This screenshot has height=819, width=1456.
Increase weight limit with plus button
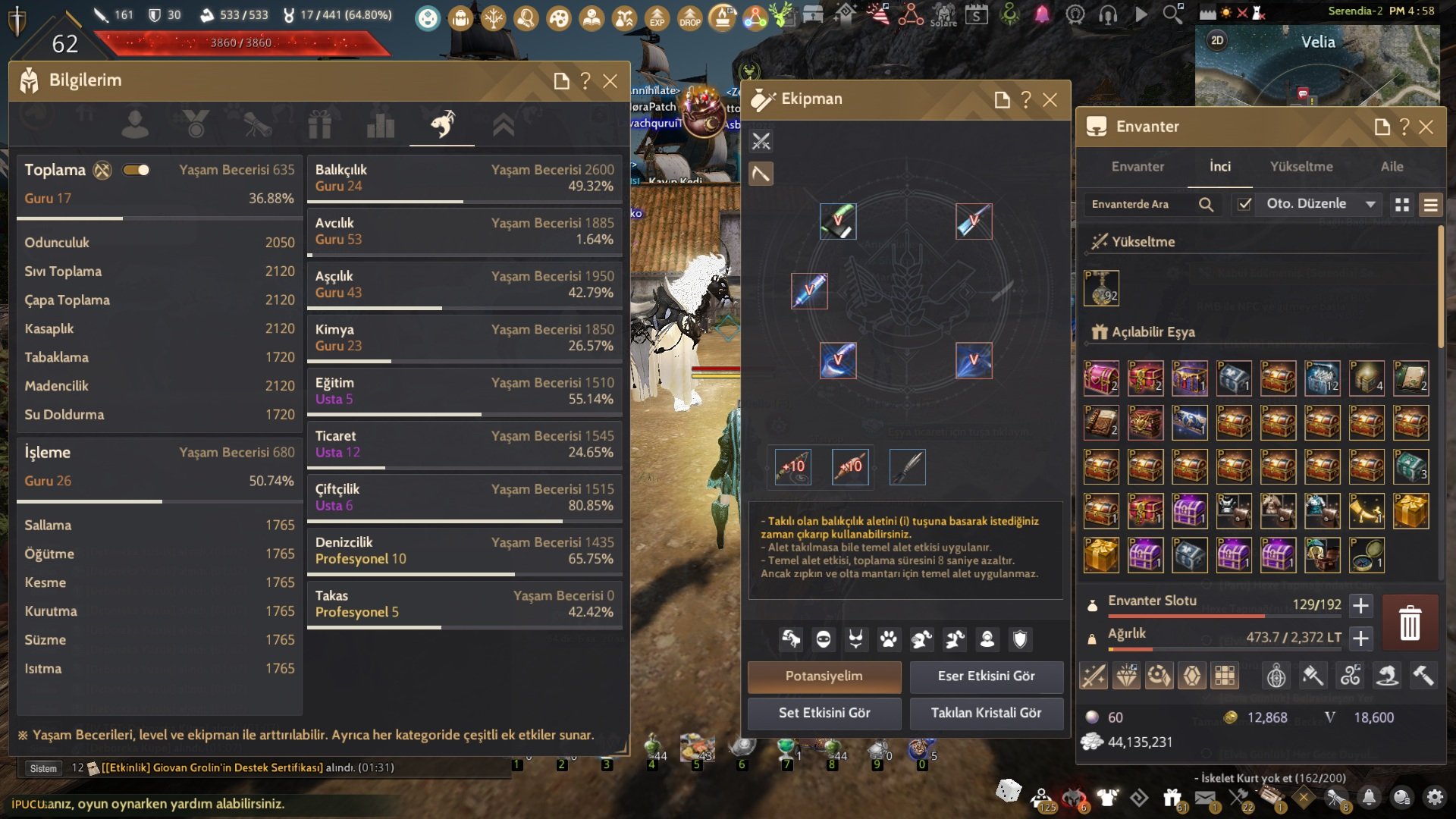click(1361, 639)
